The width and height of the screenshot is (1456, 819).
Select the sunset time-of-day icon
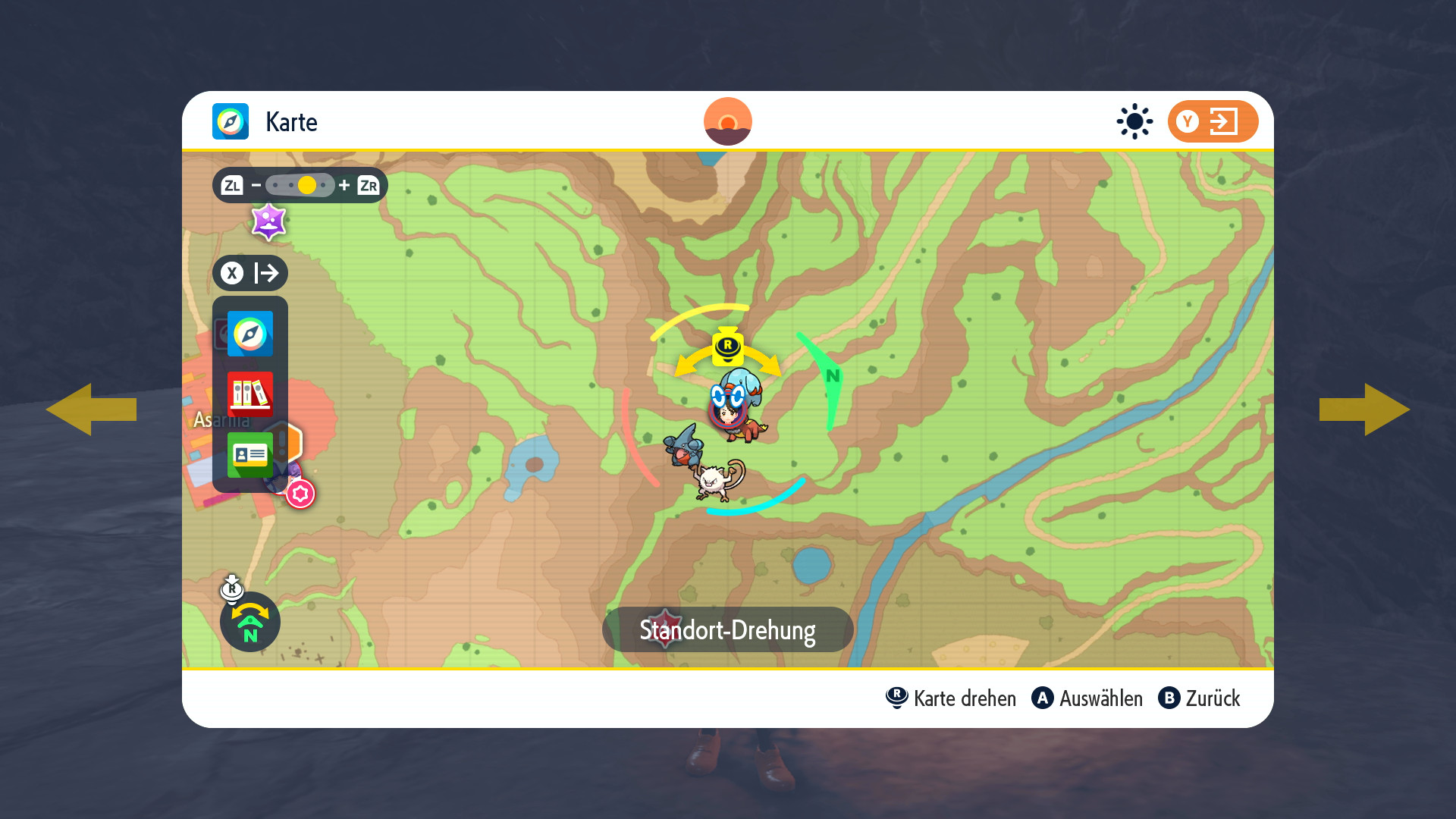point(727,121)
